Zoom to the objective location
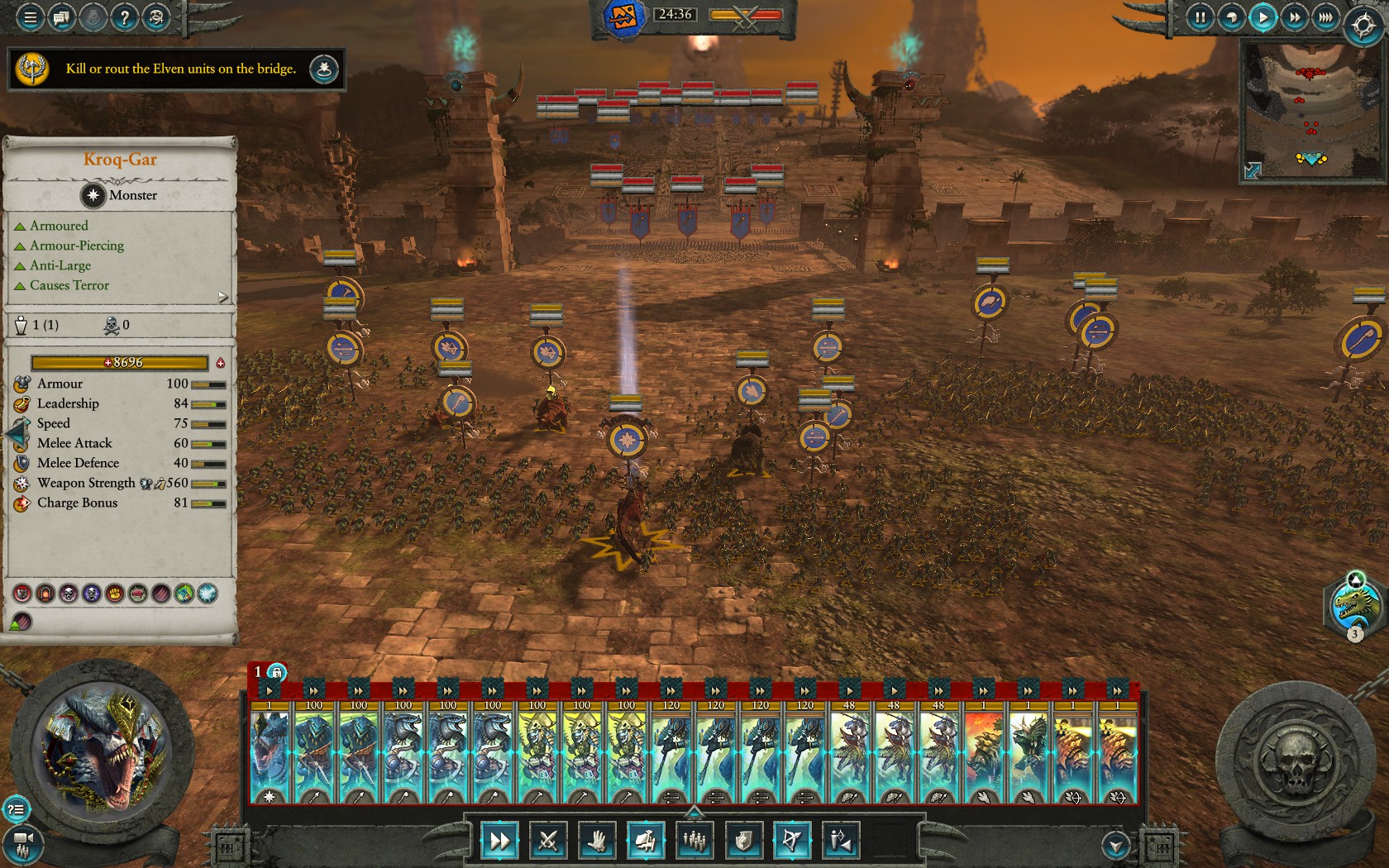The image size is (1389, 868). 324,69
